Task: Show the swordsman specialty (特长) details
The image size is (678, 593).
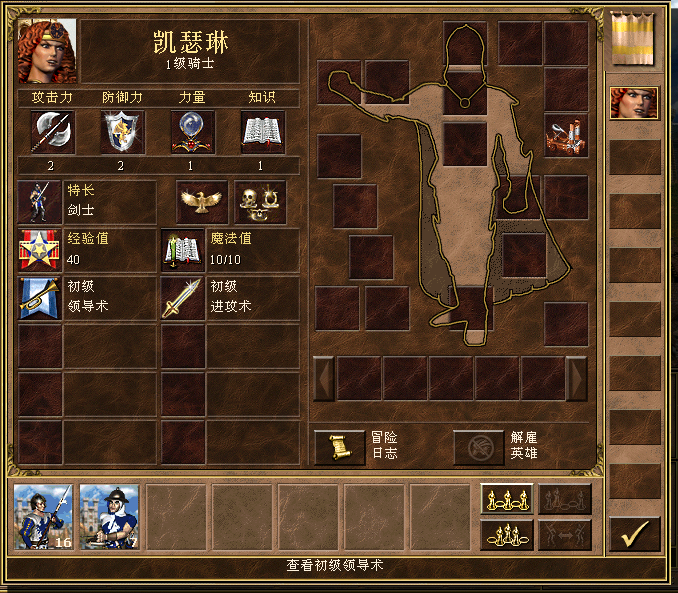Action: [40, 201]
